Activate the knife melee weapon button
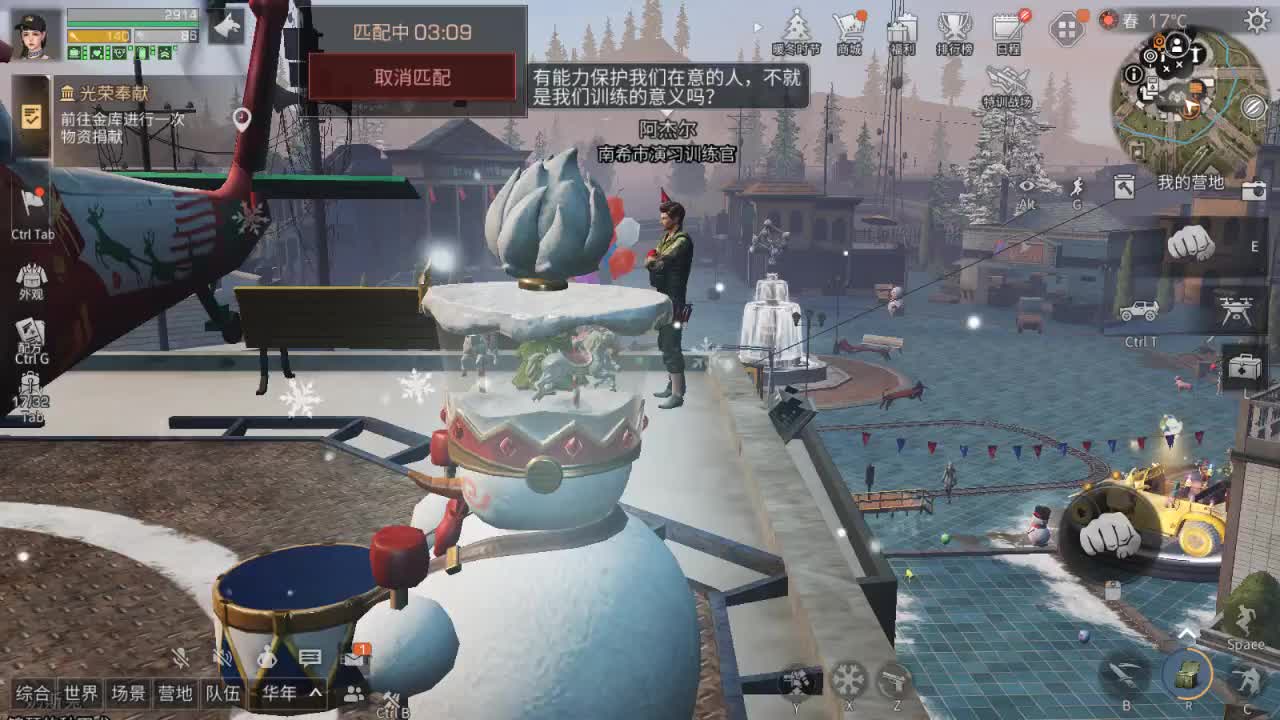The image size is (1280, 720). point(1126,674)
